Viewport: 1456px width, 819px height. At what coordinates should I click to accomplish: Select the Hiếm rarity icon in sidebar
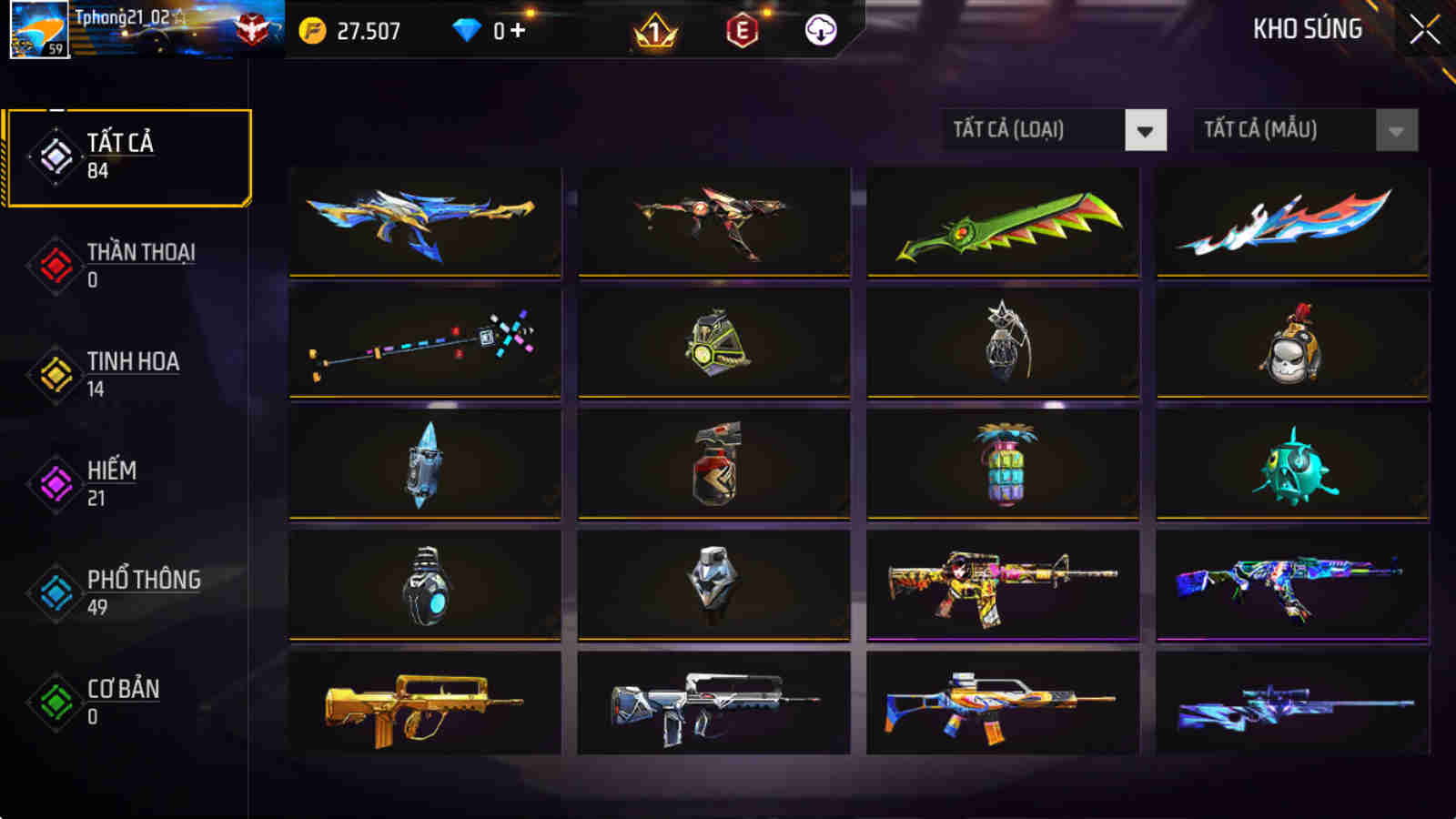pyautogui.click(x=56, y=482)
